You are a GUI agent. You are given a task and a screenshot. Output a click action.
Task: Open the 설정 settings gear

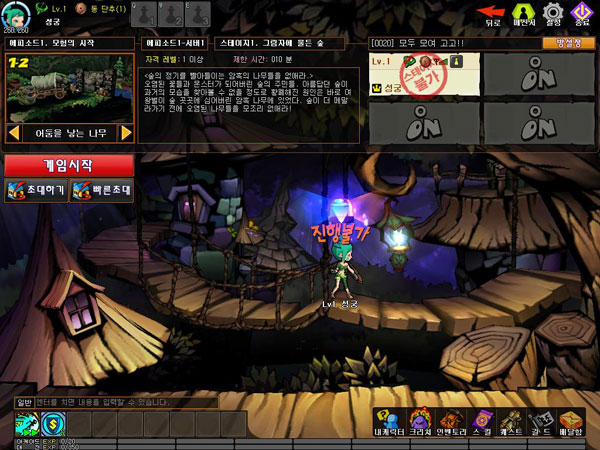point(553,14)
